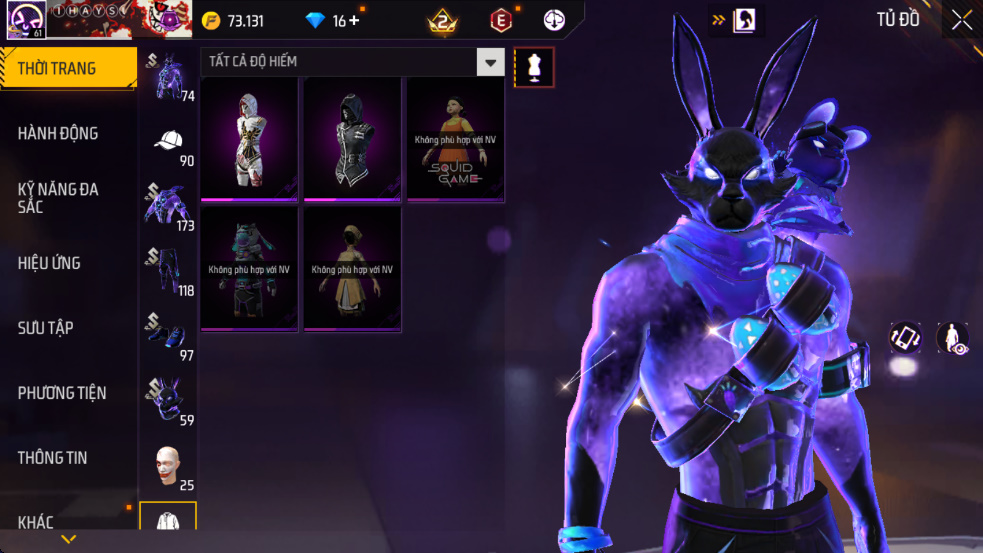Close the wardrobe with the X button

[962, 20]
